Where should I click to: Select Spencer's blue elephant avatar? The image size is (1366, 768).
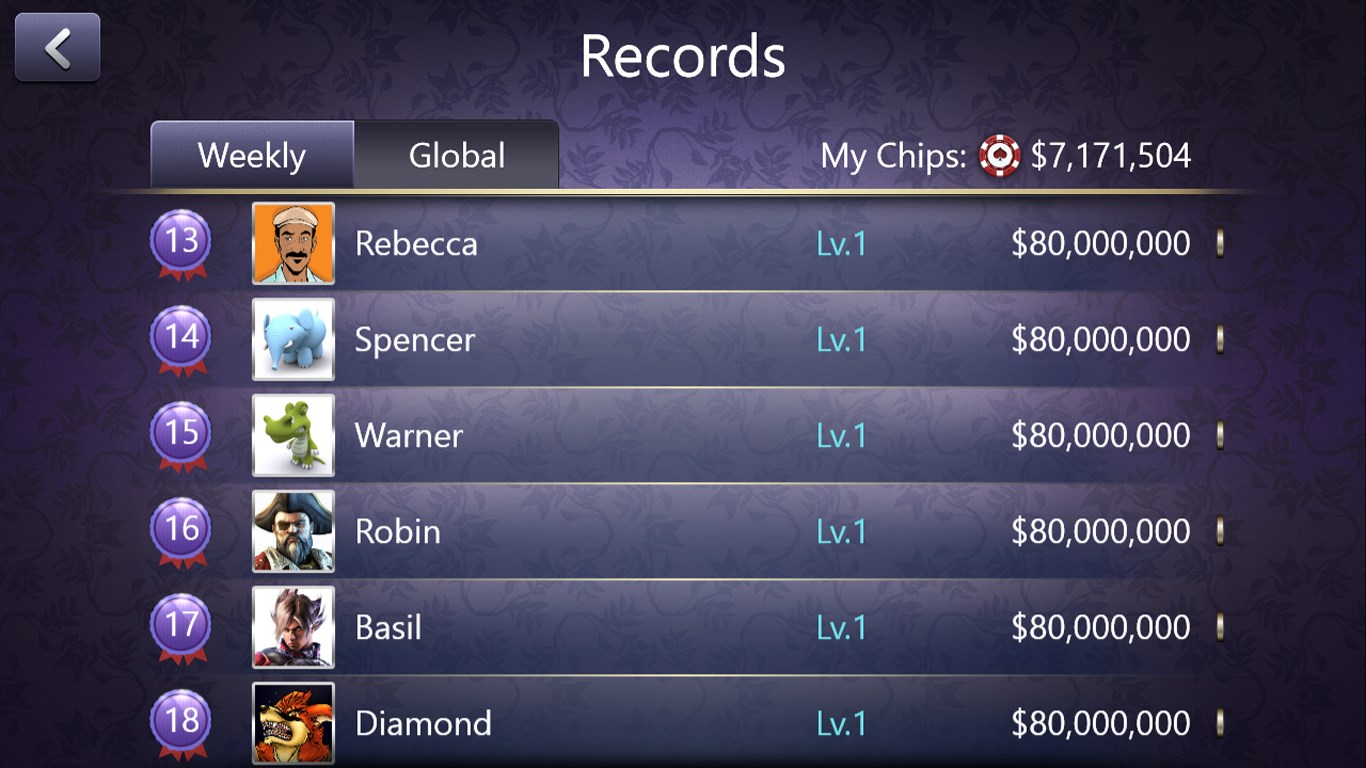click(292, 339)
